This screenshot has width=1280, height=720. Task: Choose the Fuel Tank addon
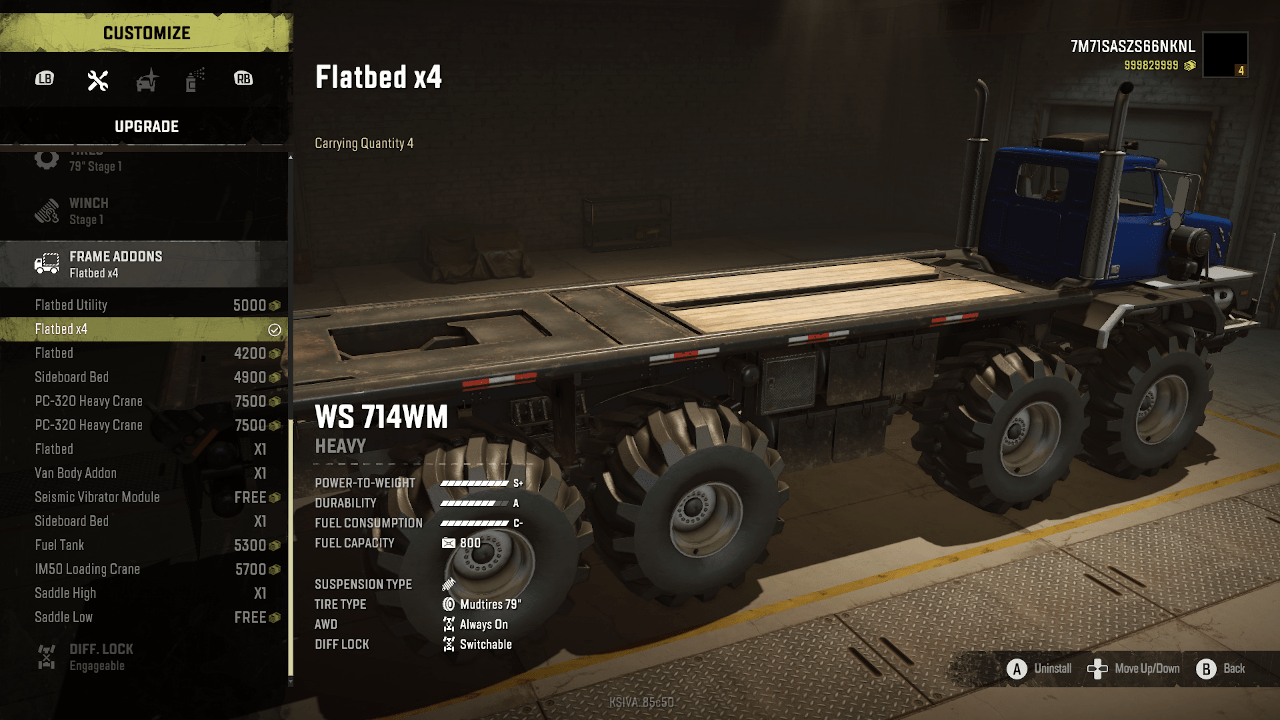[145, 545]
